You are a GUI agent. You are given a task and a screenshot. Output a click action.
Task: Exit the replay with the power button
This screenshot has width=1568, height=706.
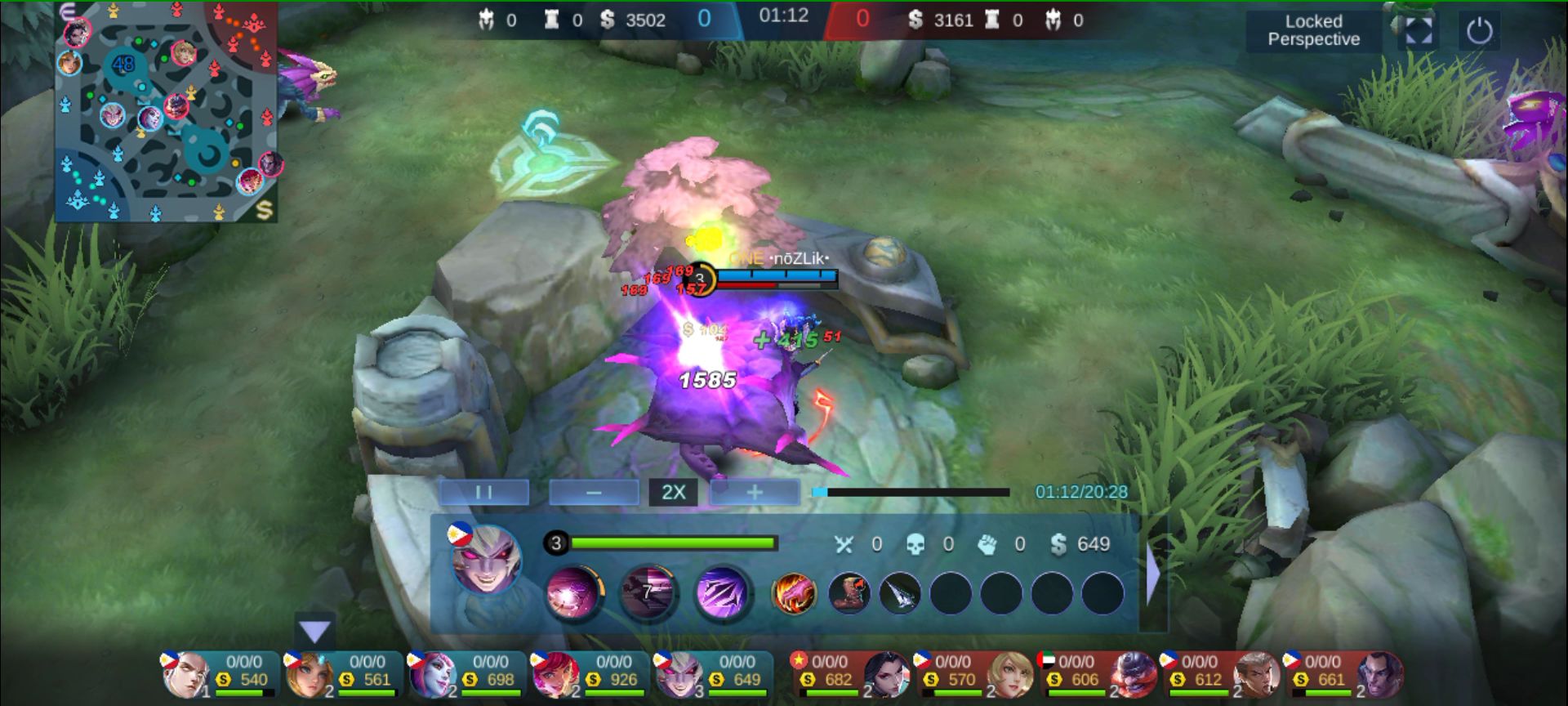point(1479,31)
